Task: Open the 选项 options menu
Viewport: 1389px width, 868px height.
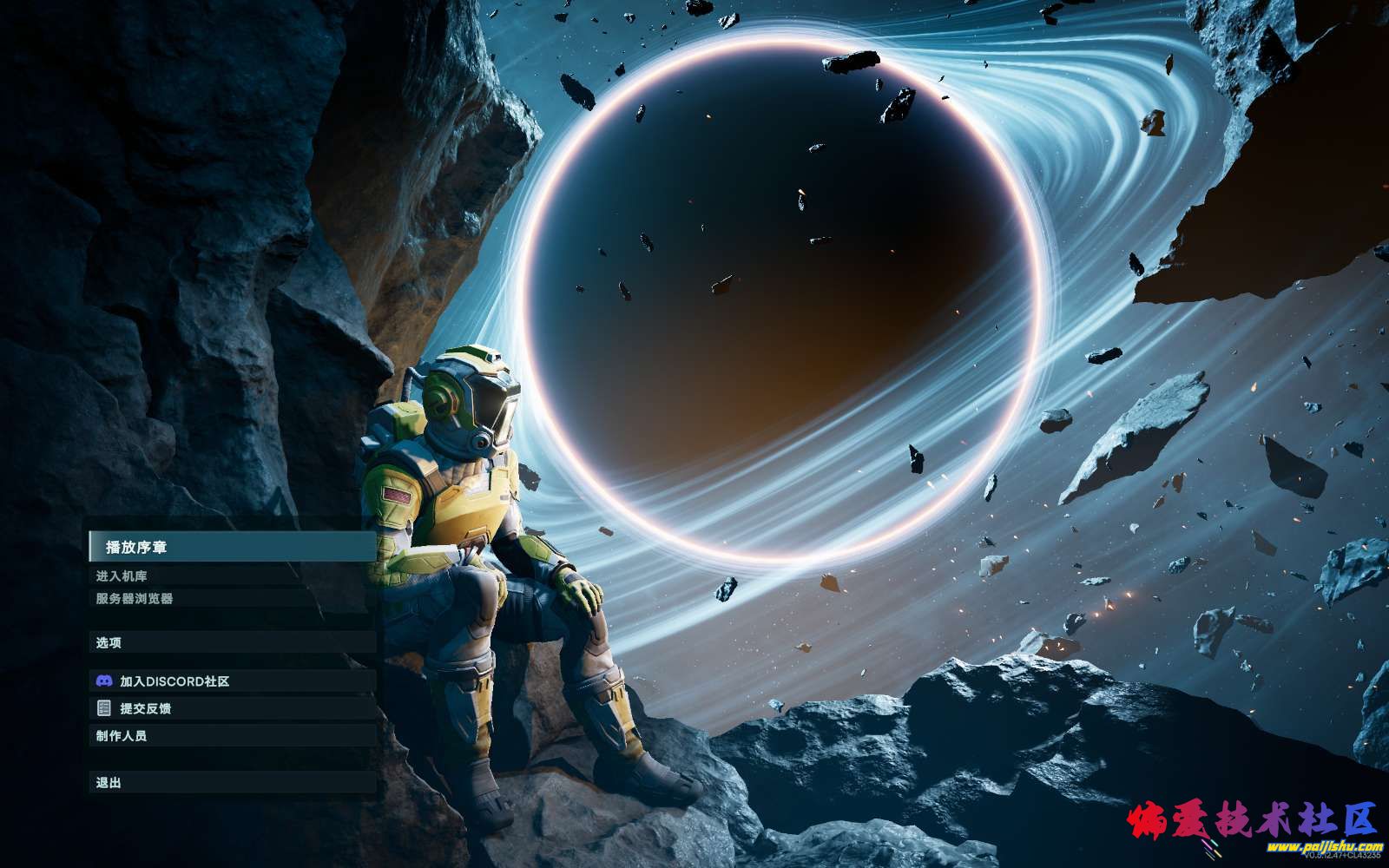Action: [x=109, y=642]
